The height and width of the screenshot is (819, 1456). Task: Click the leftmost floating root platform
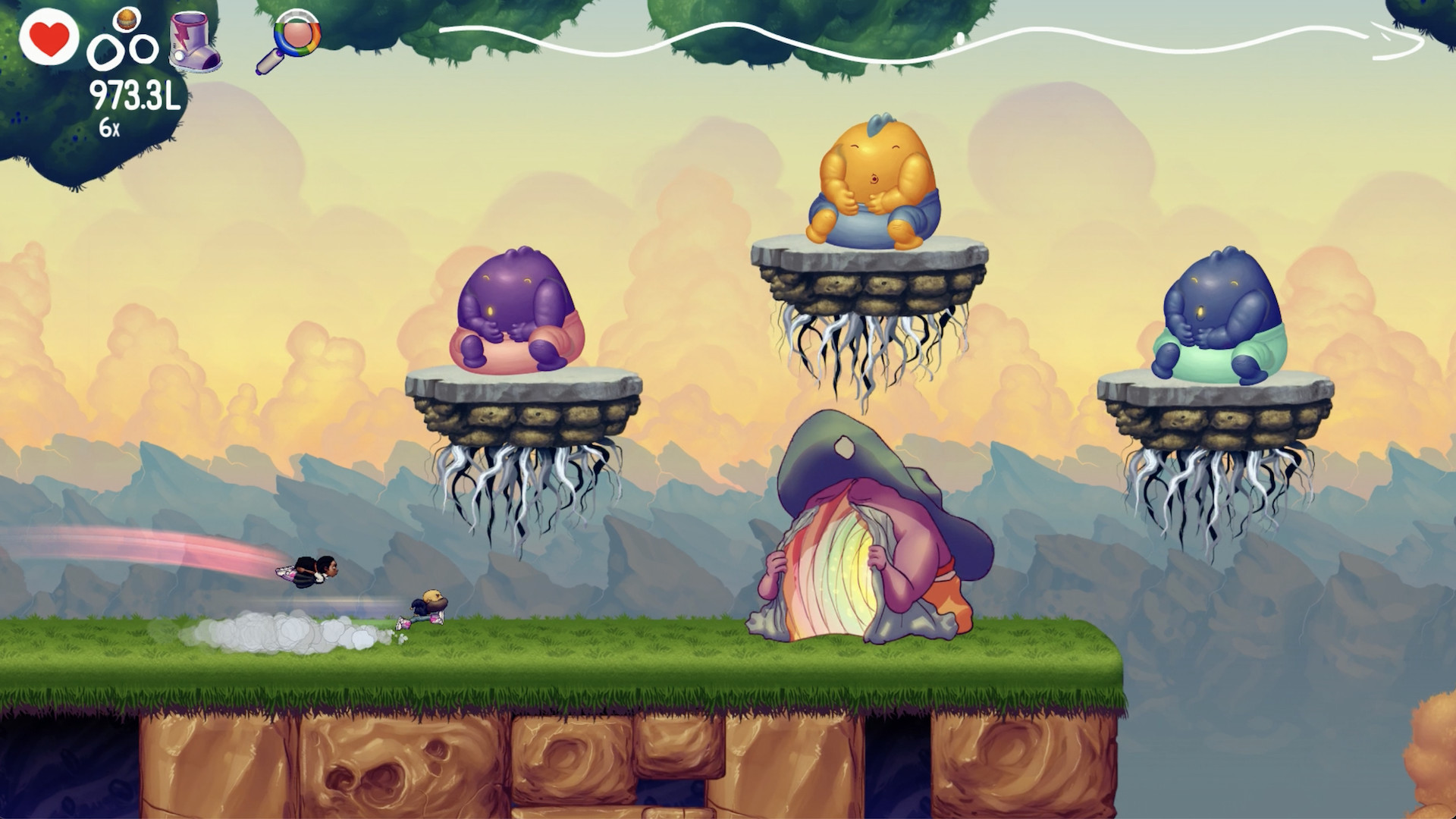523,413
